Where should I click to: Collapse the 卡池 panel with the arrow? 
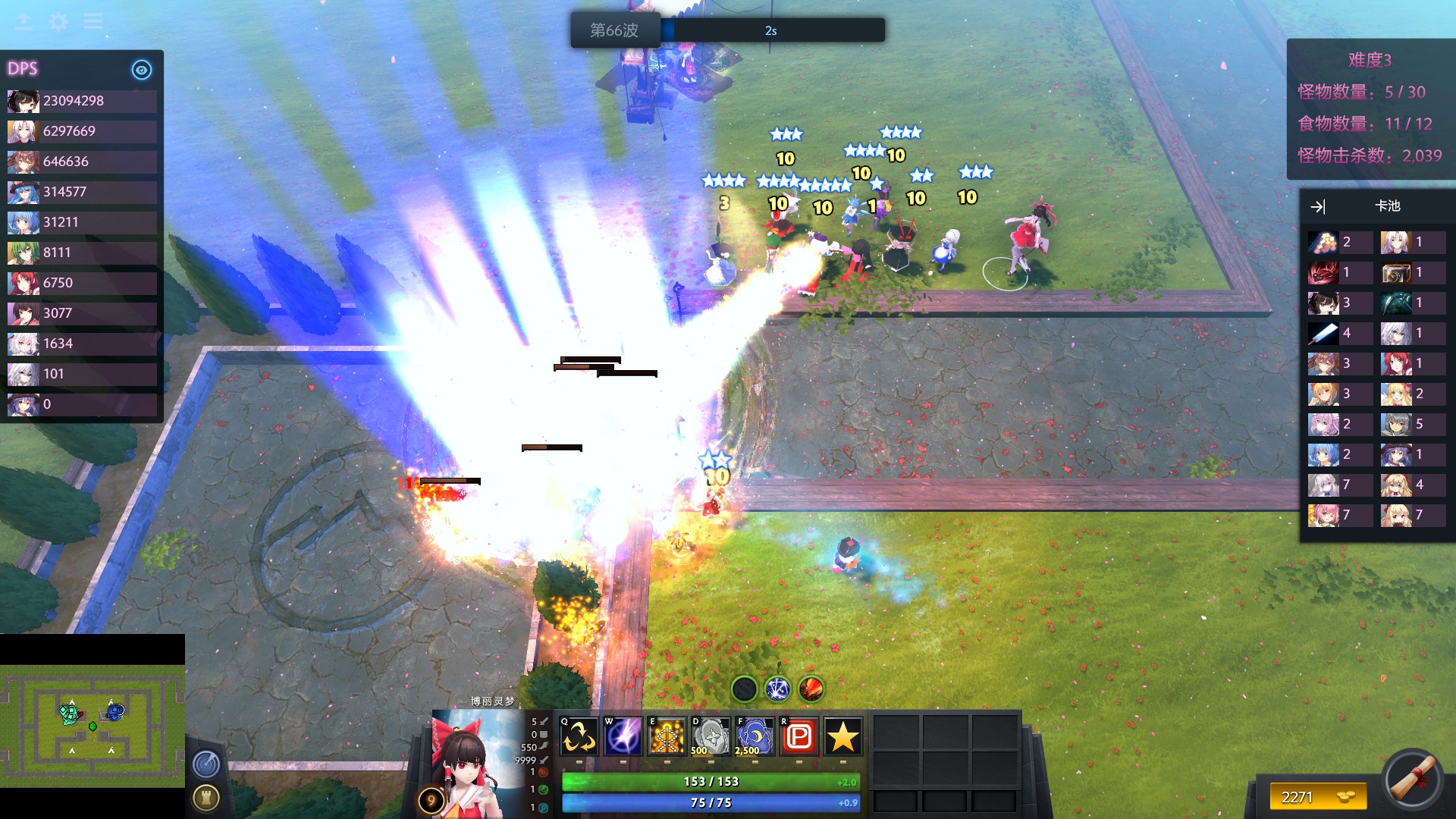click(x=1319, y=206)
